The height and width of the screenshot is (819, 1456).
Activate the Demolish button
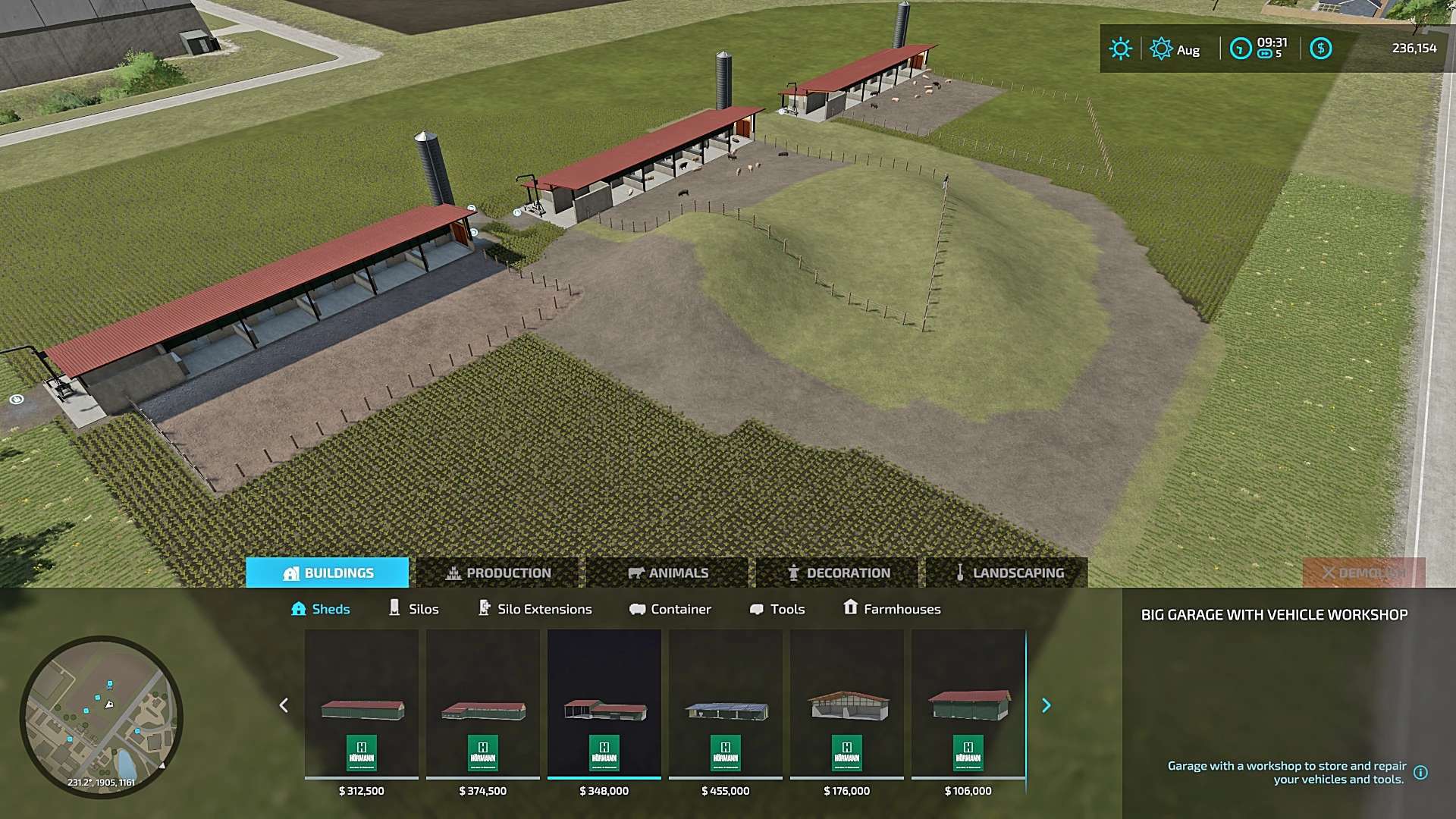(1363, 573)
